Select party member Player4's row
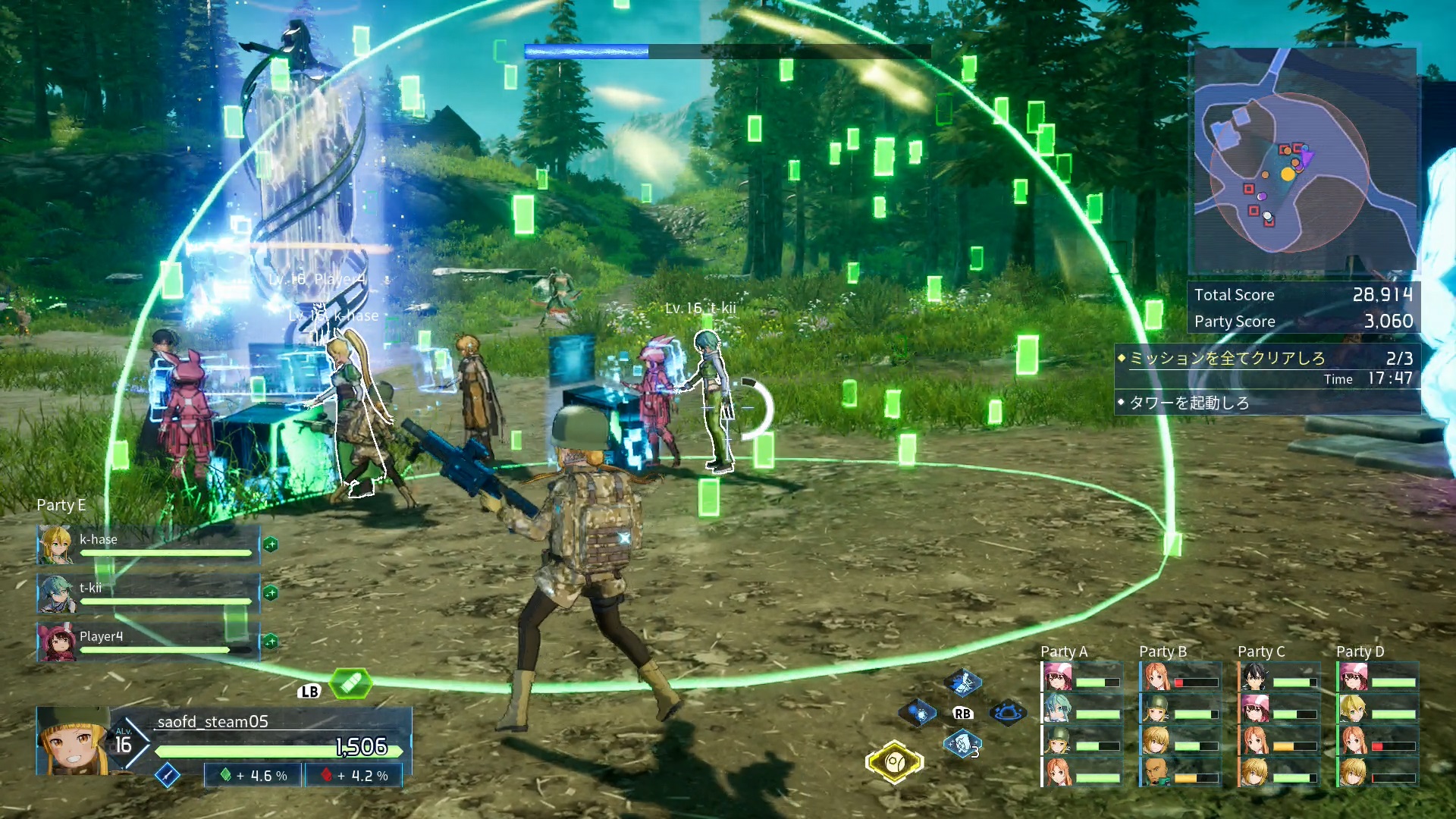Image resolution: width=1456 pixels, height=819 pixels. 149,642
